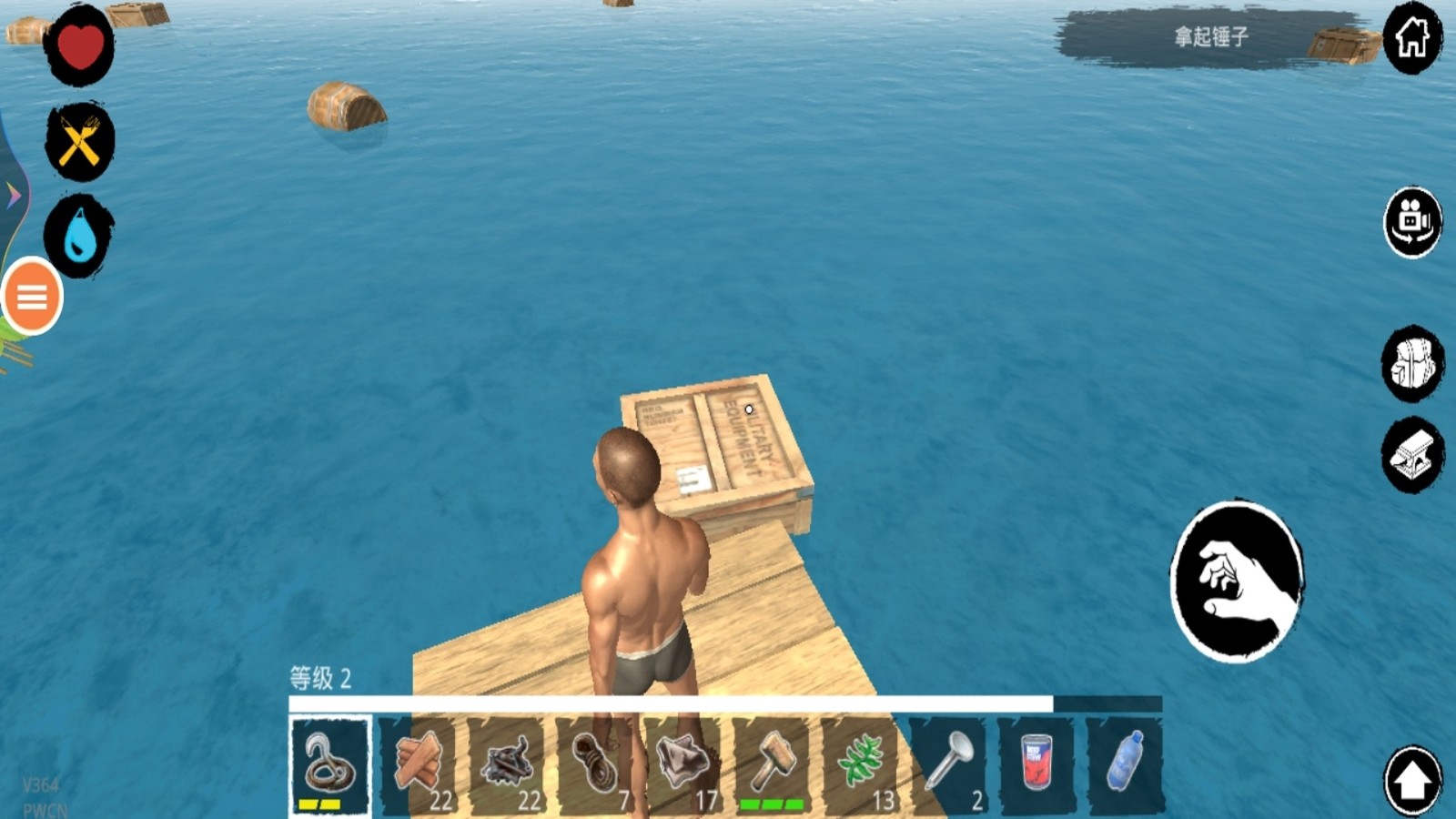Choose the metal nail slot
Screen dimensions: 1456x819
click(948, 765)
